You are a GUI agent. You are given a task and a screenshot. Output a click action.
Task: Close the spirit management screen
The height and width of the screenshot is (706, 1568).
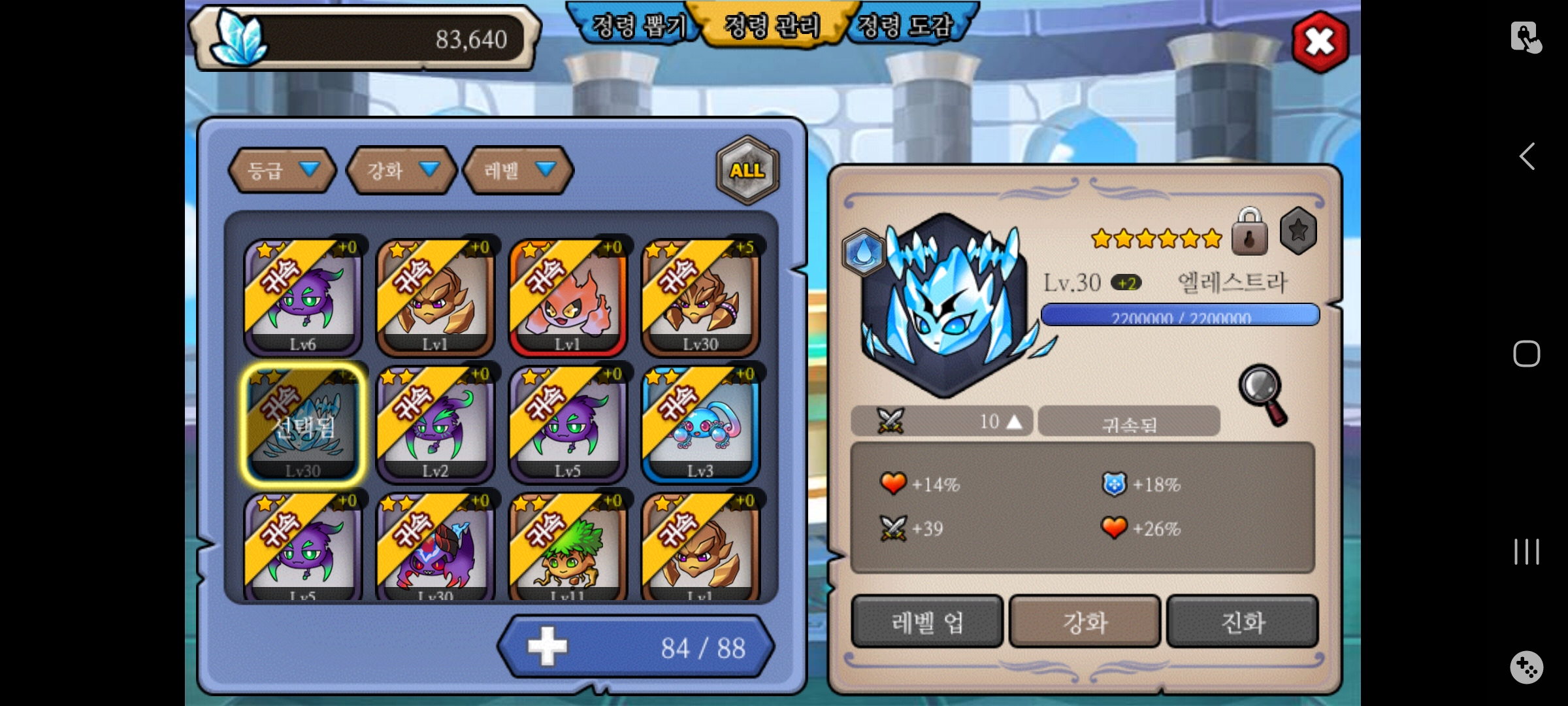[x=1320, y=42]
